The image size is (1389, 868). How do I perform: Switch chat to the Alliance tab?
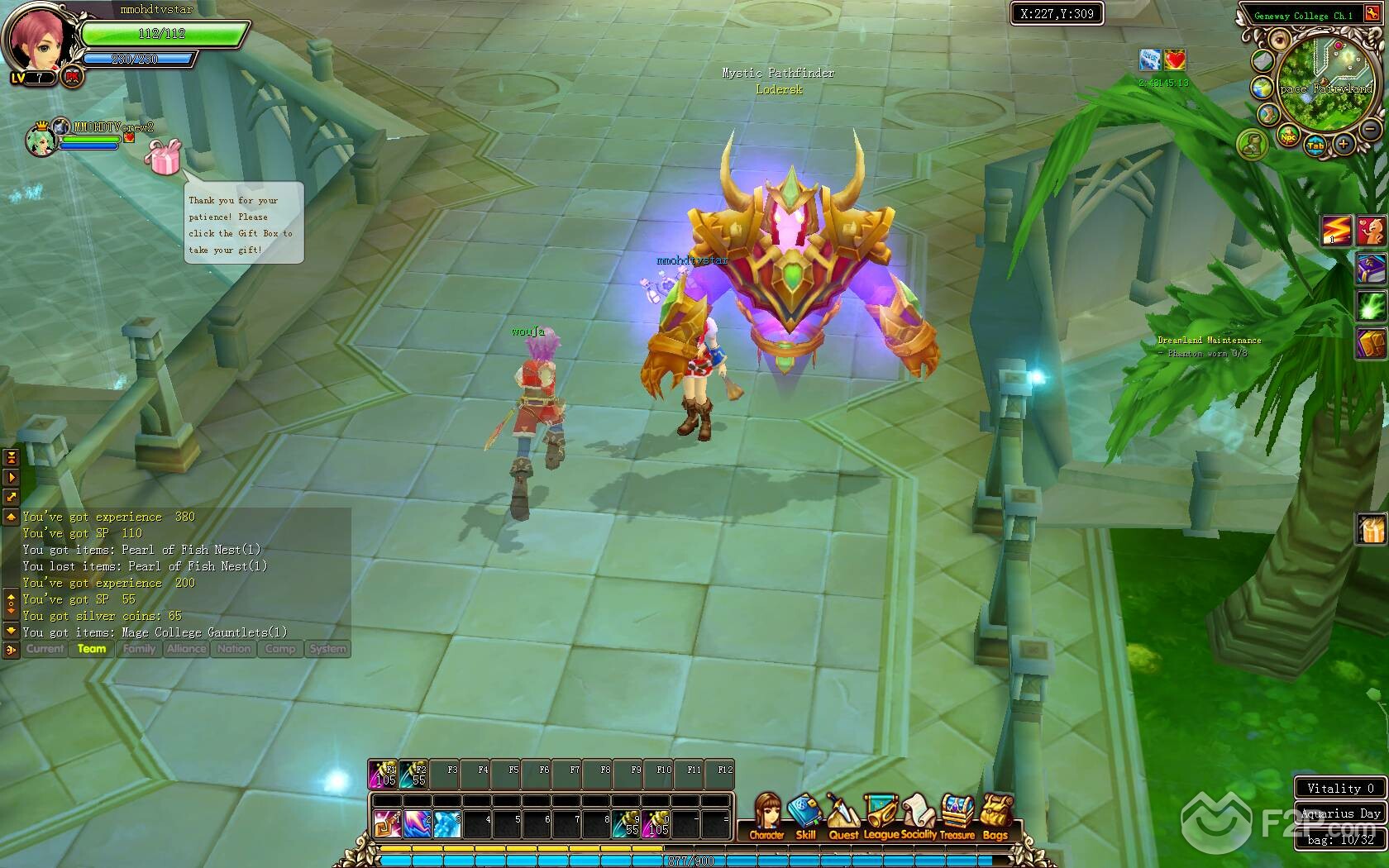(186, 649)
